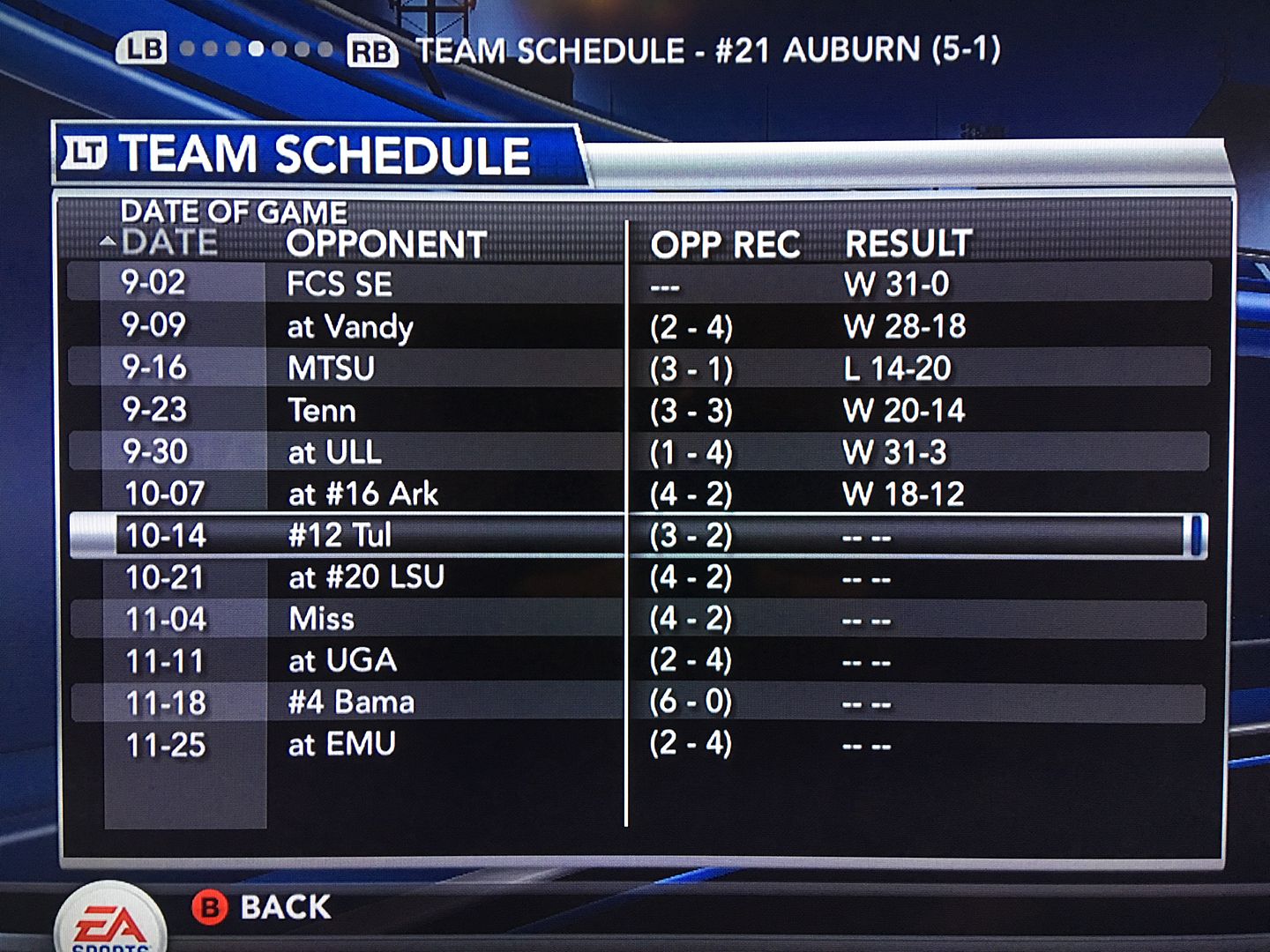Image resolution: width=1270 pixels, height=952 pixels.
Task: Sort by the OPPONENT column header
Action: 386,244
